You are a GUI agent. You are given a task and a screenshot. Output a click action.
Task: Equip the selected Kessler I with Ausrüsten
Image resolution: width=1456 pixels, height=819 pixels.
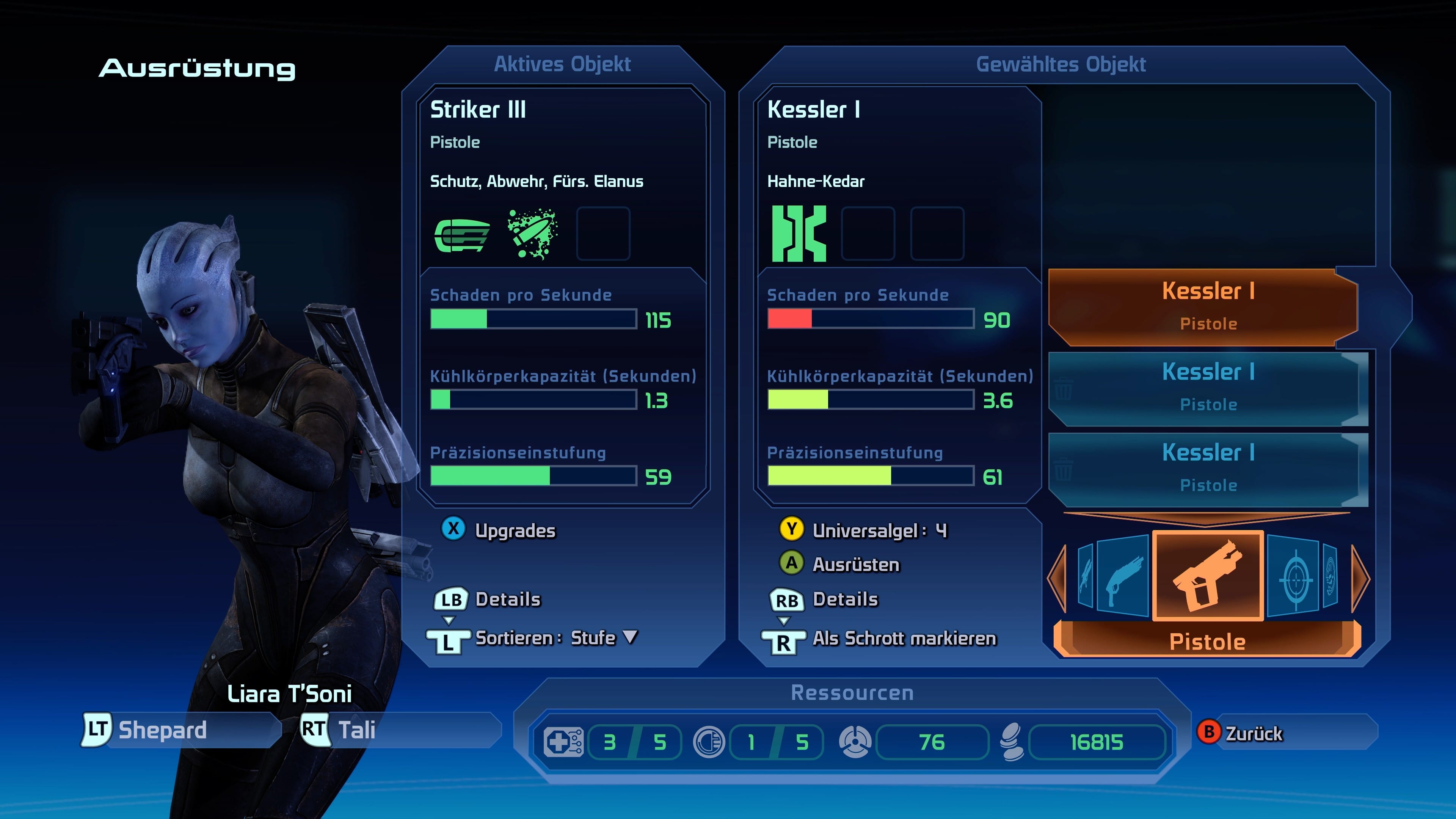pyautogui.click(x=855, y=563)
